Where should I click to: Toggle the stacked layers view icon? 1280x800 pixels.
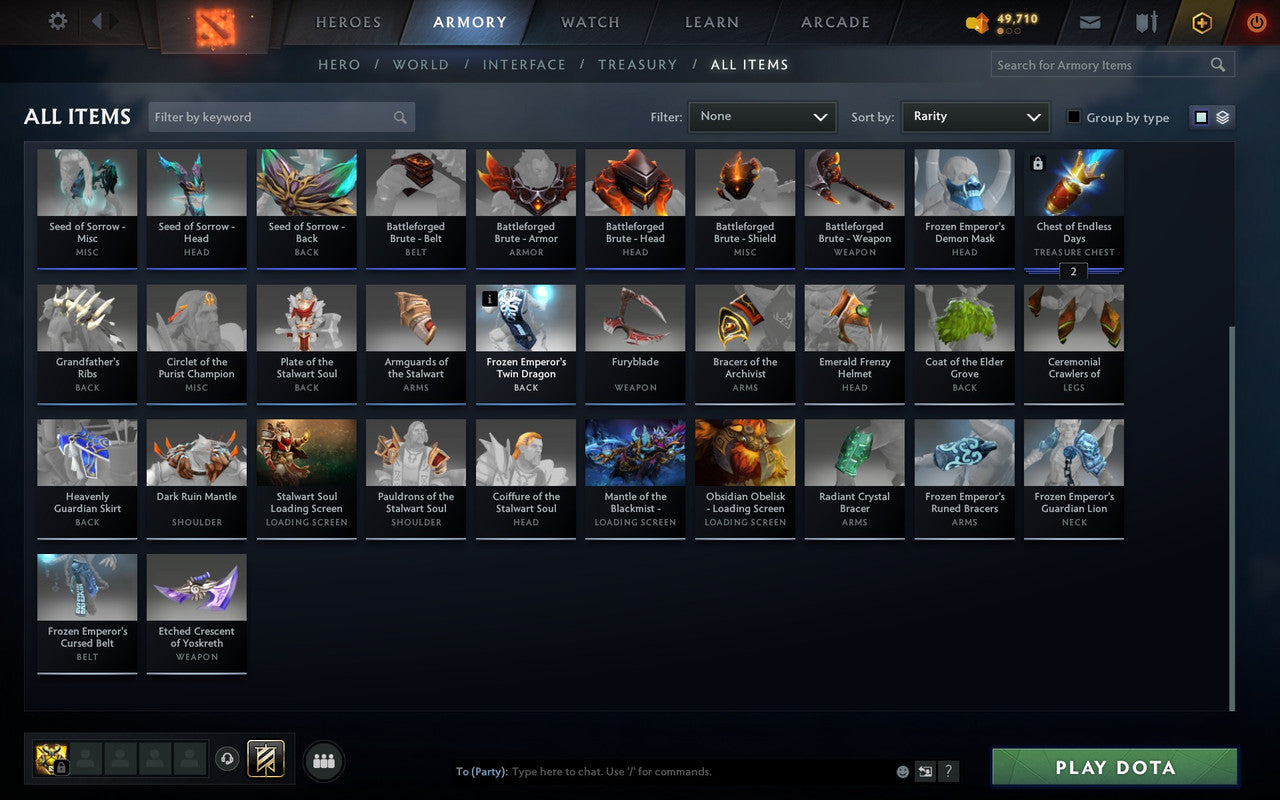pyautogui.click(x=1222, y=116)
